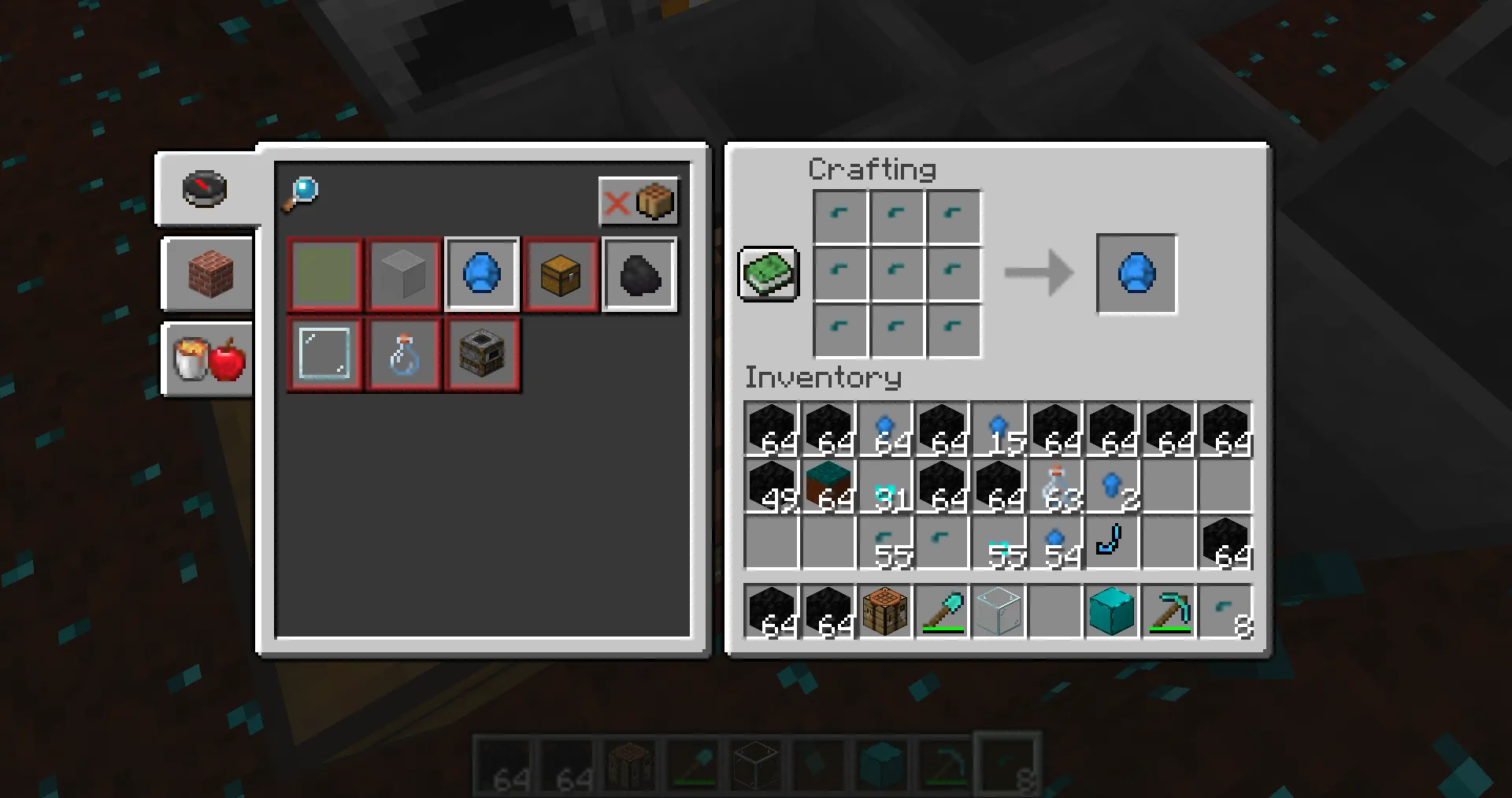The image size is (1512, 798).
Task: Dismiss the honeycomb block marked with red X
Action: click(x=639, y=202)
